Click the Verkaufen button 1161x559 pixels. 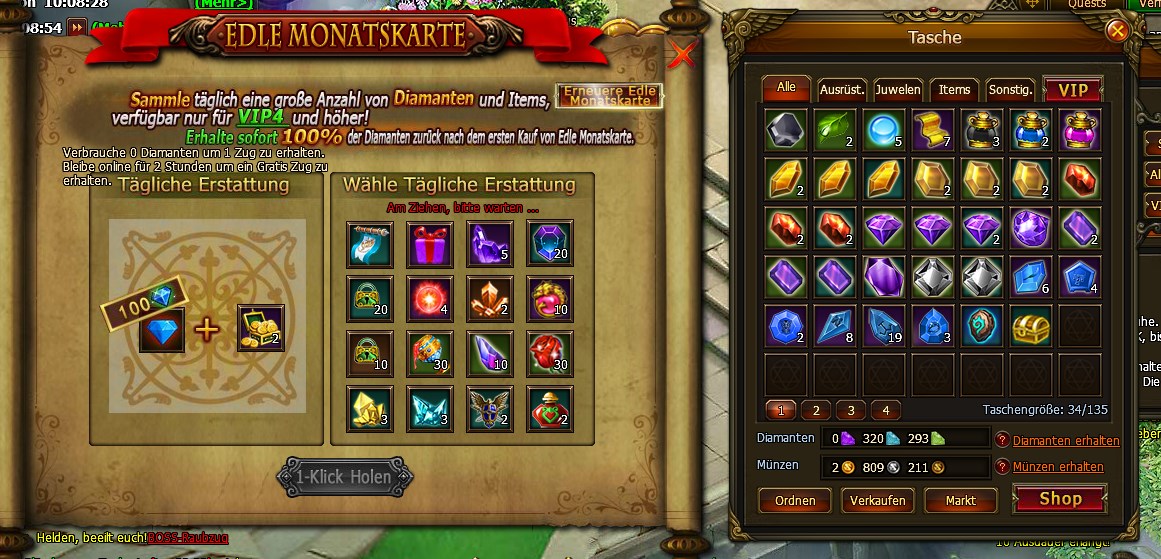click(x=877, y=500)
